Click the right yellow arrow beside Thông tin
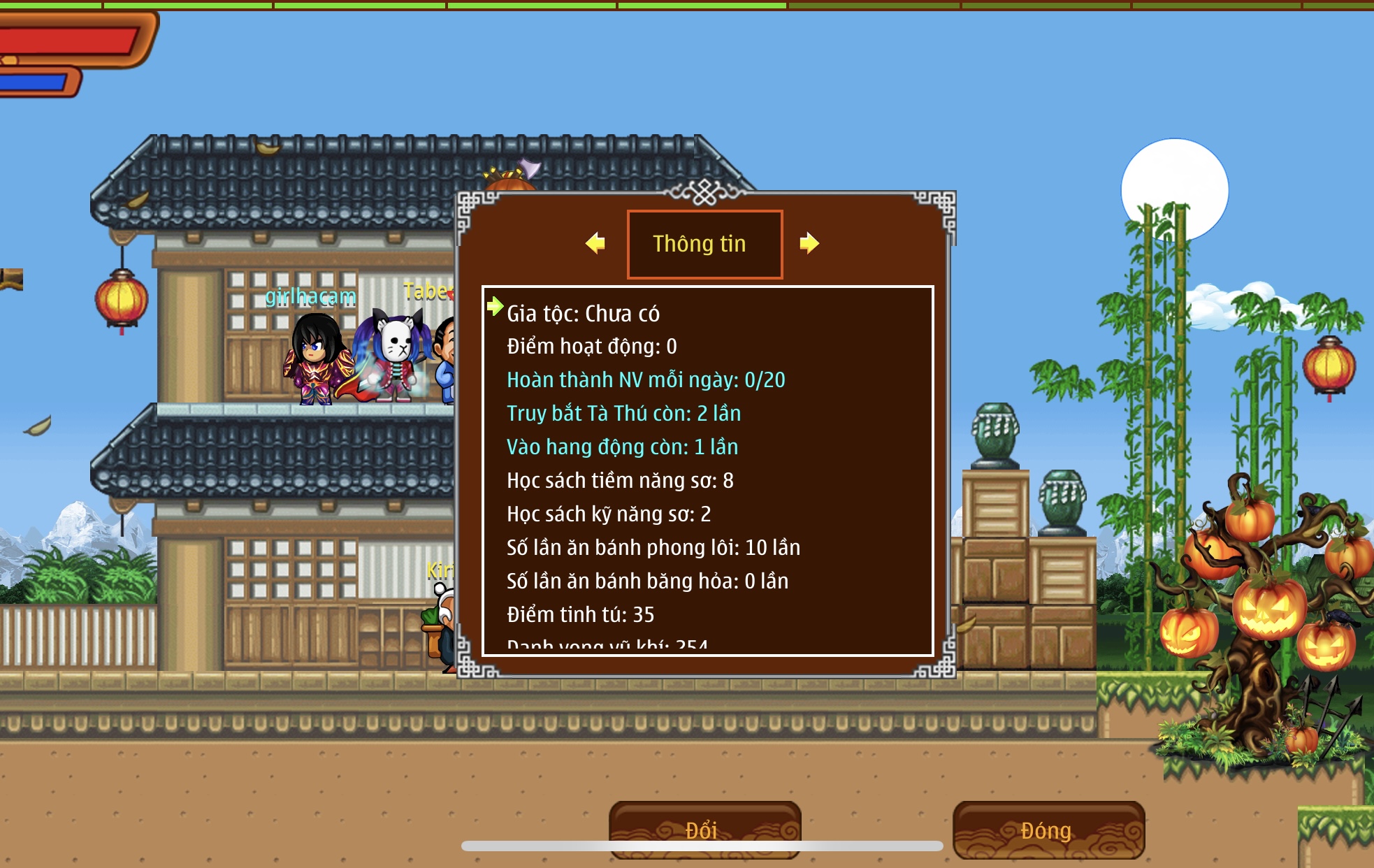This screenshot has height=868, width=1374. coord(809,243)
